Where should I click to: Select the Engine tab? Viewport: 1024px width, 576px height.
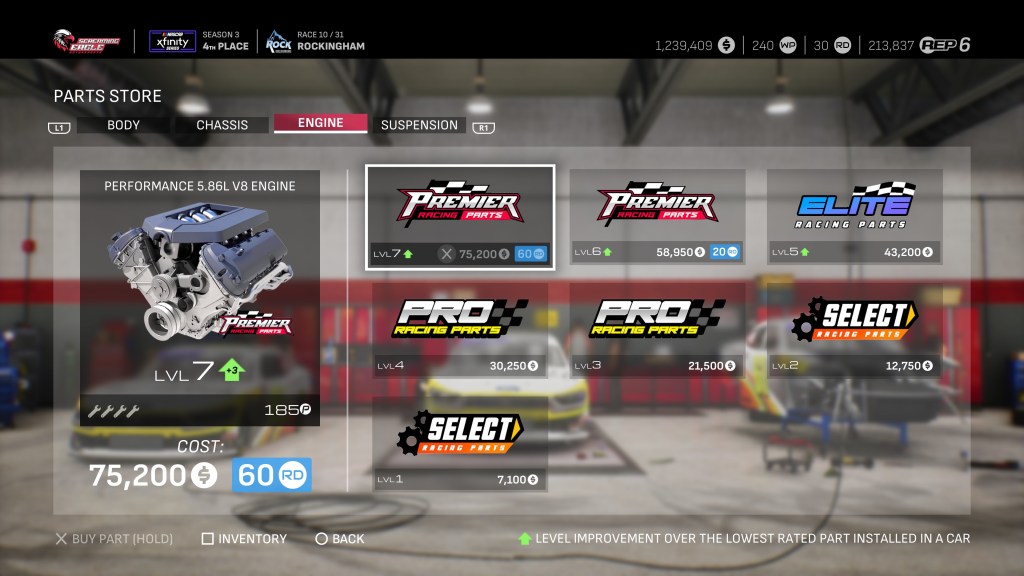(319, 123)
